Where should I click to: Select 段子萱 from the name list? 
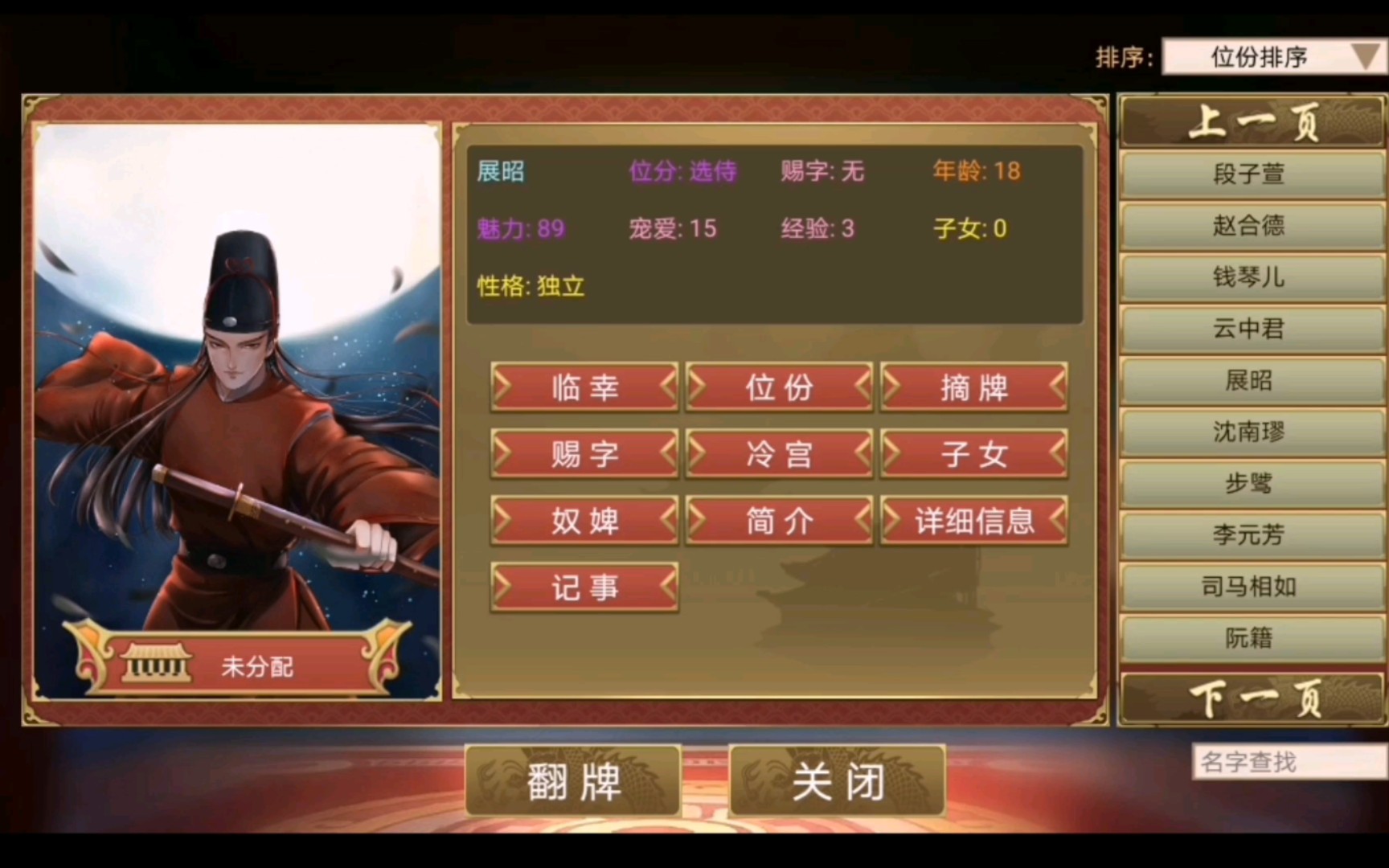click(x=1251, y=174)
